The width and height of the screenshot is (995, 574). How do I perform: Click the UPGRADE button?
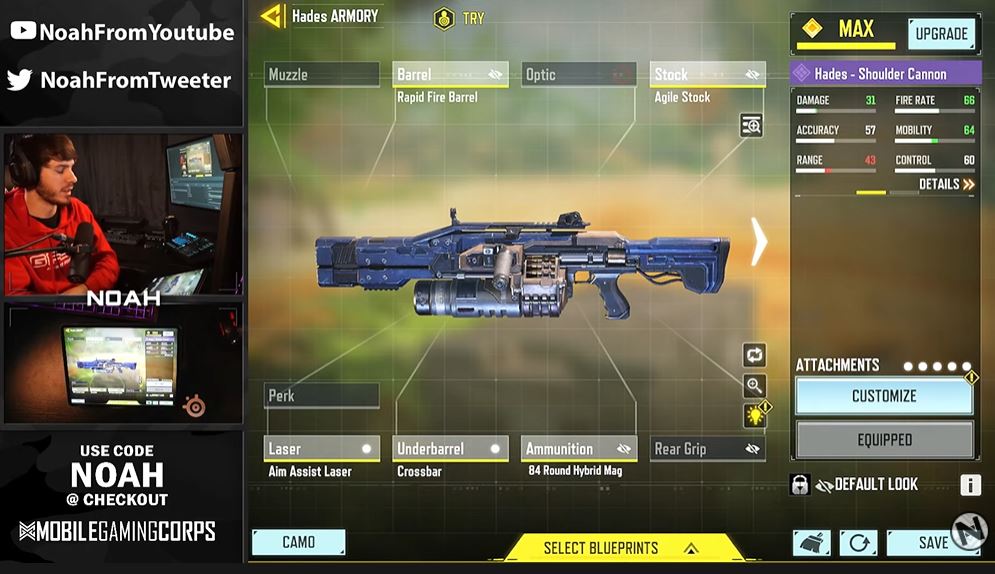941,34
